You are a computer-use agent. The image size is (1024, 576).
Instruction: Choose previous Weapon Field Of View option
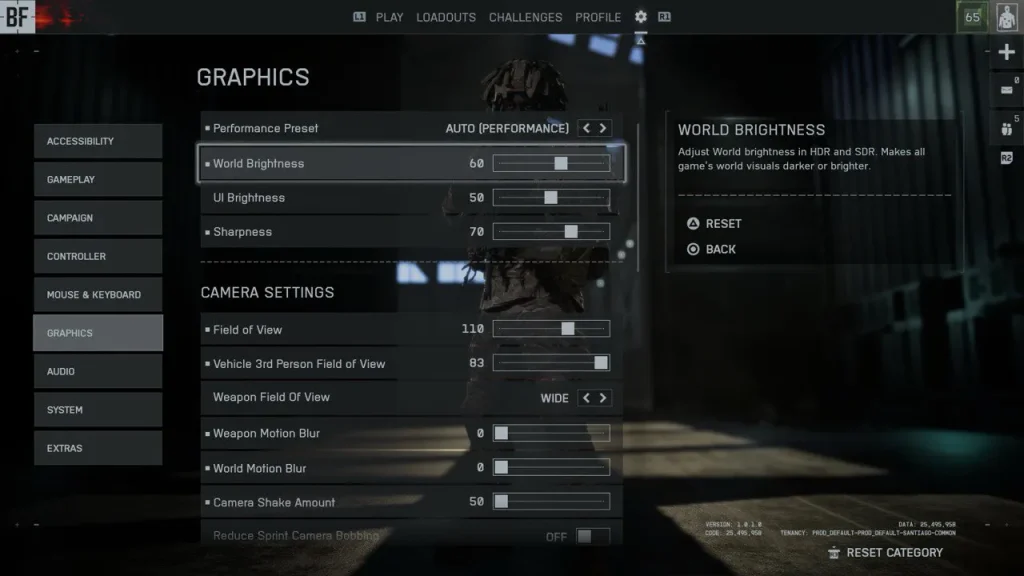point(587,398)
